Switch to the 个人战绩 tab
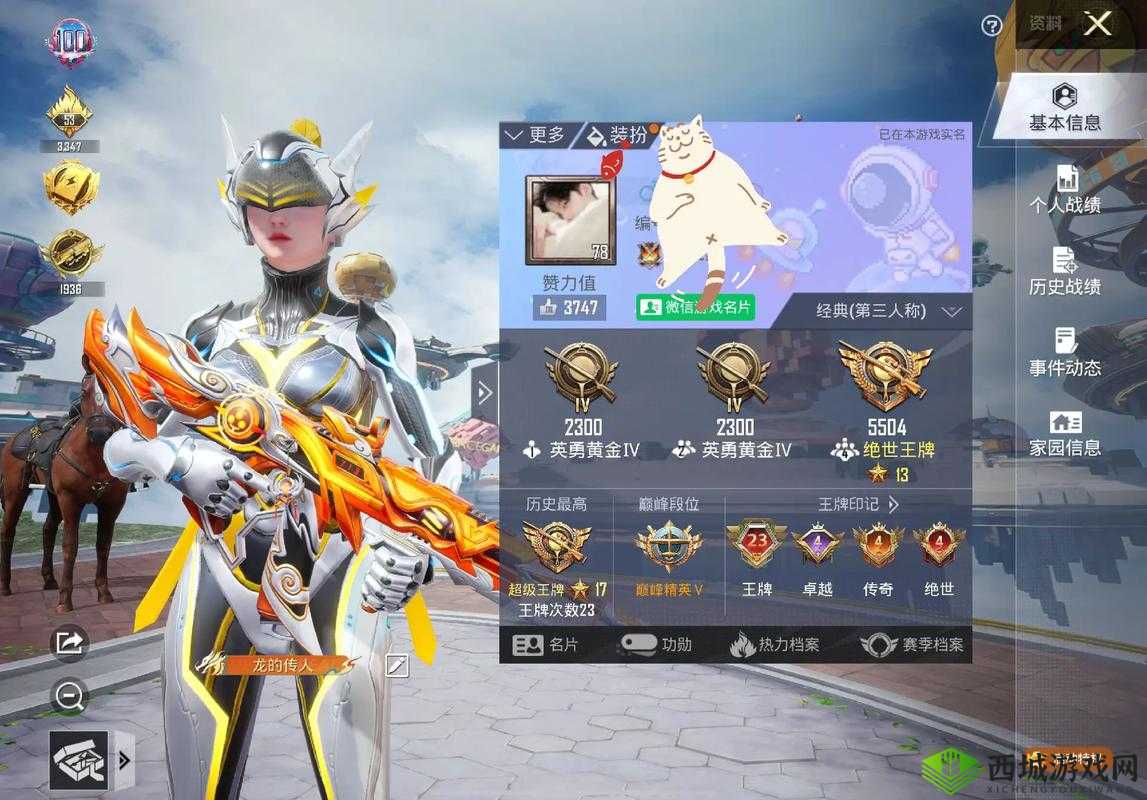 [x=1065, y=190]
